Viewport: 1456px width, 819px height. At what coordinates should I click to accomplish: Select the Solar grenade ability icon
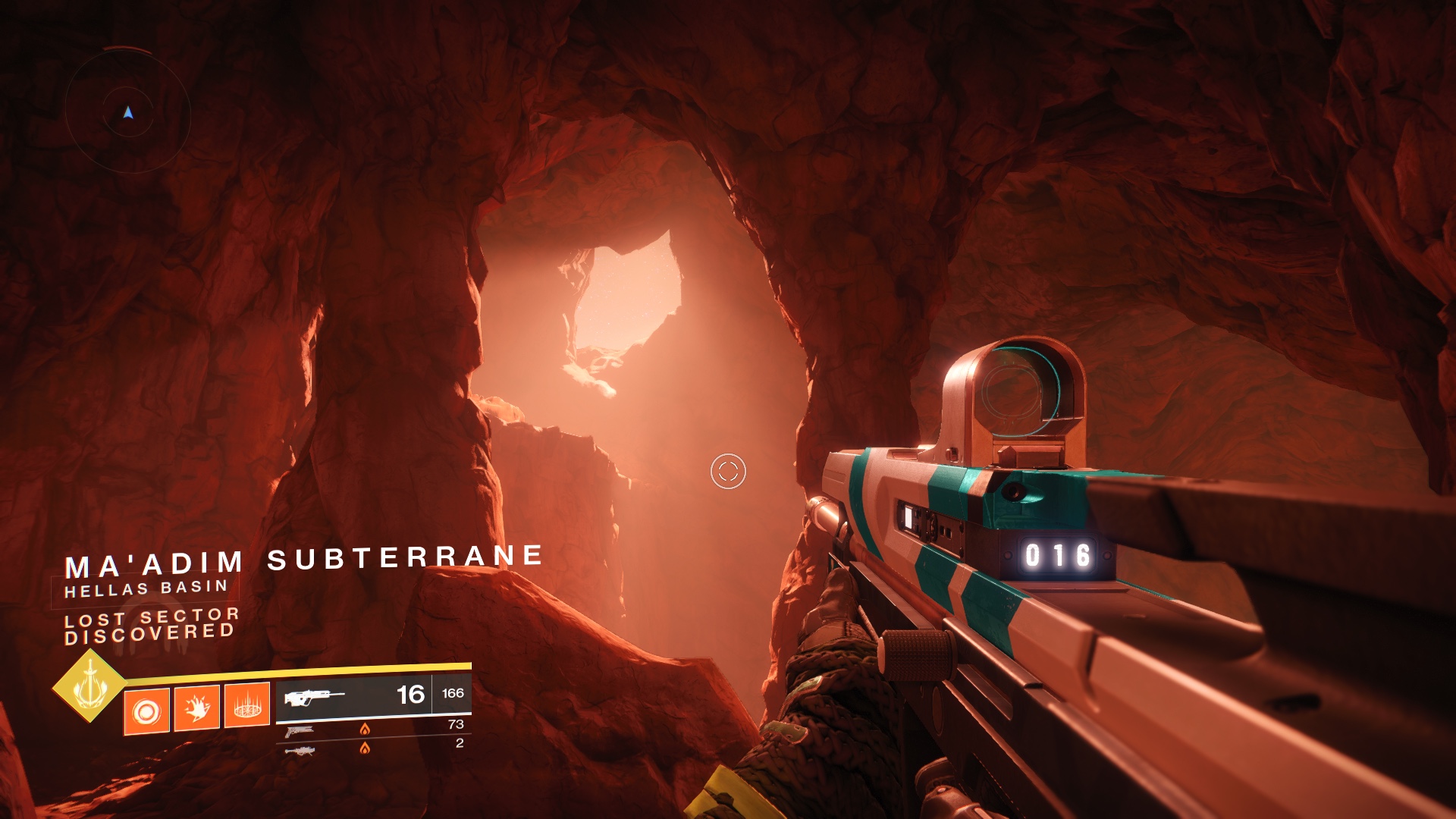pyautogui.click(x=146, y=711)
